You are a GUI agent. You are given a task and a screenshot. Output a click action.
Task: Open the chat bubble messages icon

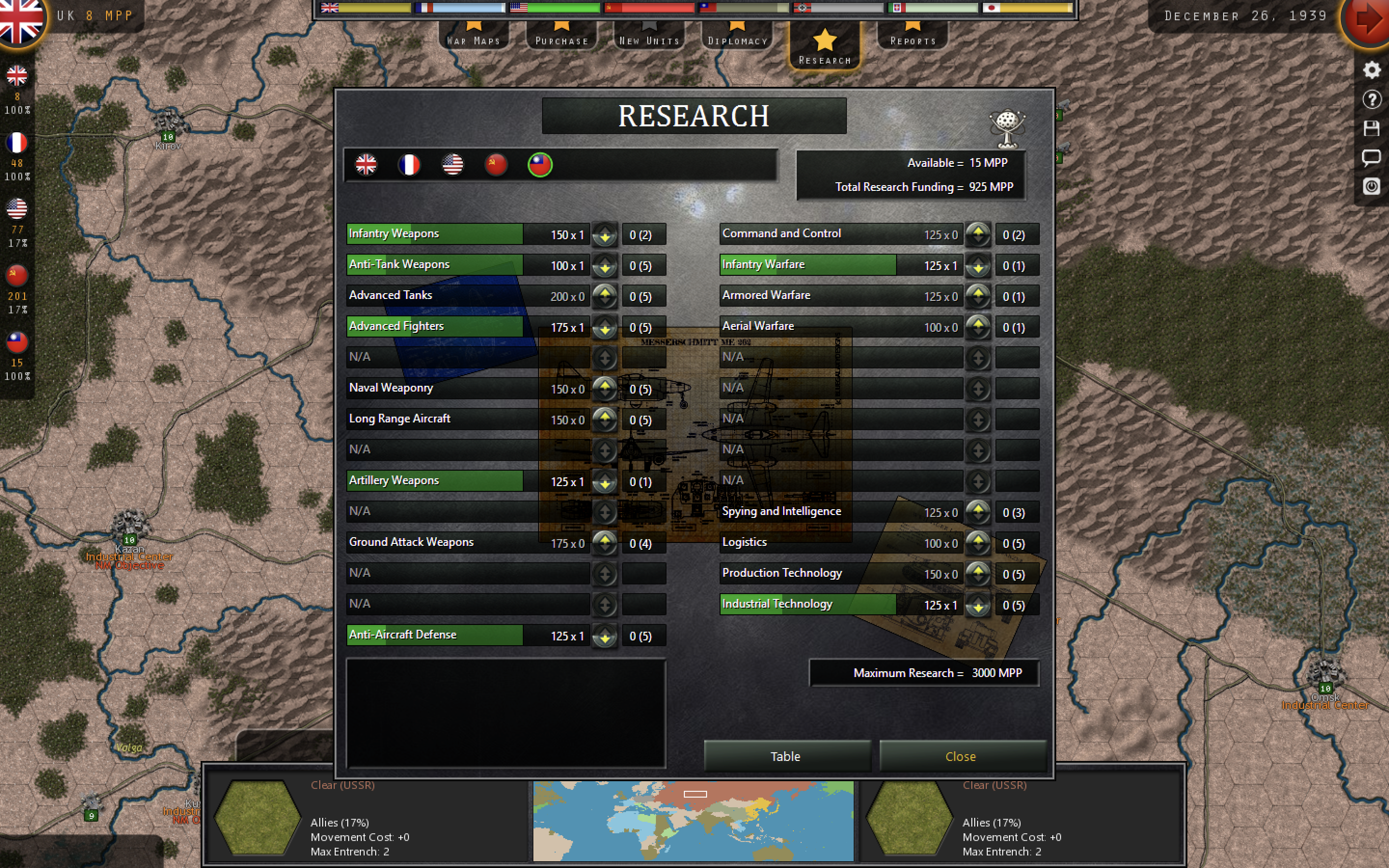click(1372, 157)
